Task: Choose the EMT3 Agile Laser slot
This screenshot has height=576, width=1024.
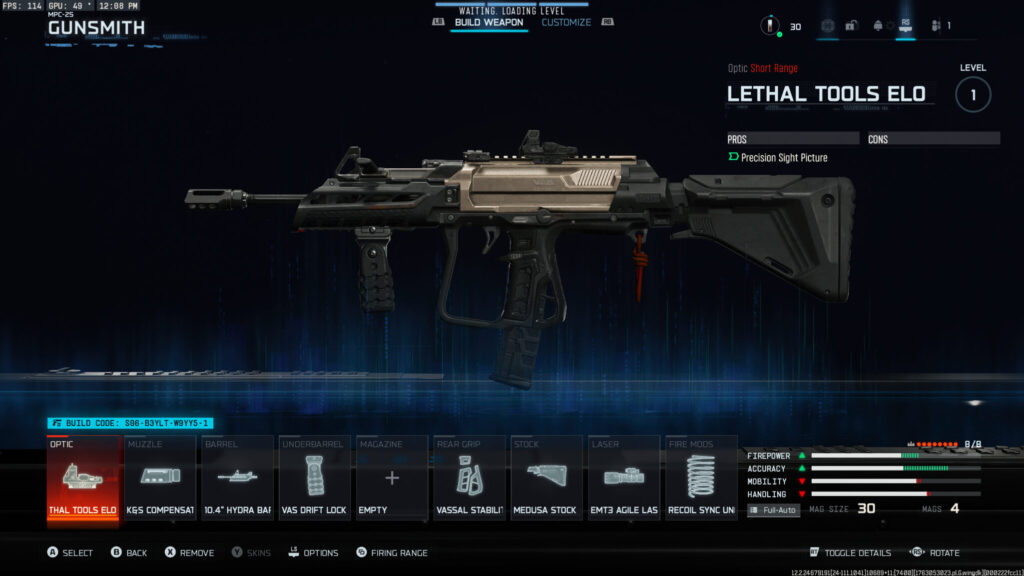Action: 623,479
